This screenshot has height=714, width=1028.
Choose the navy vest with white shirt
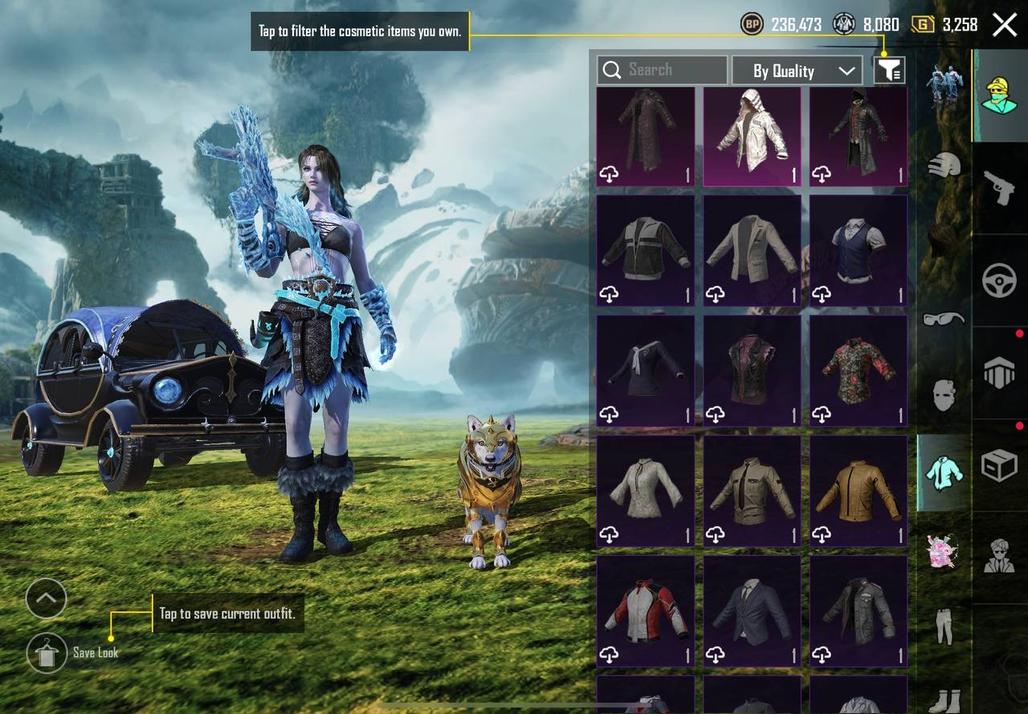[858, 250]
